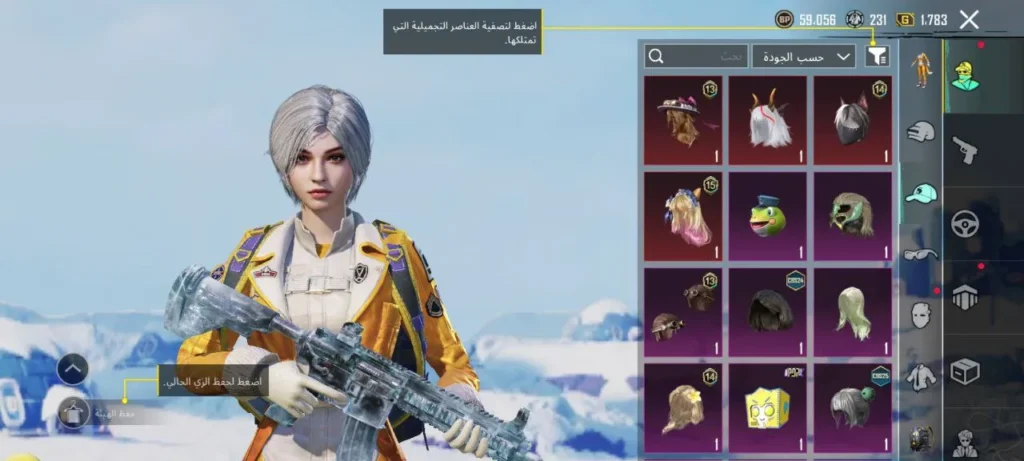
Task: Select the black bob hair item
Action: (767, 311)
